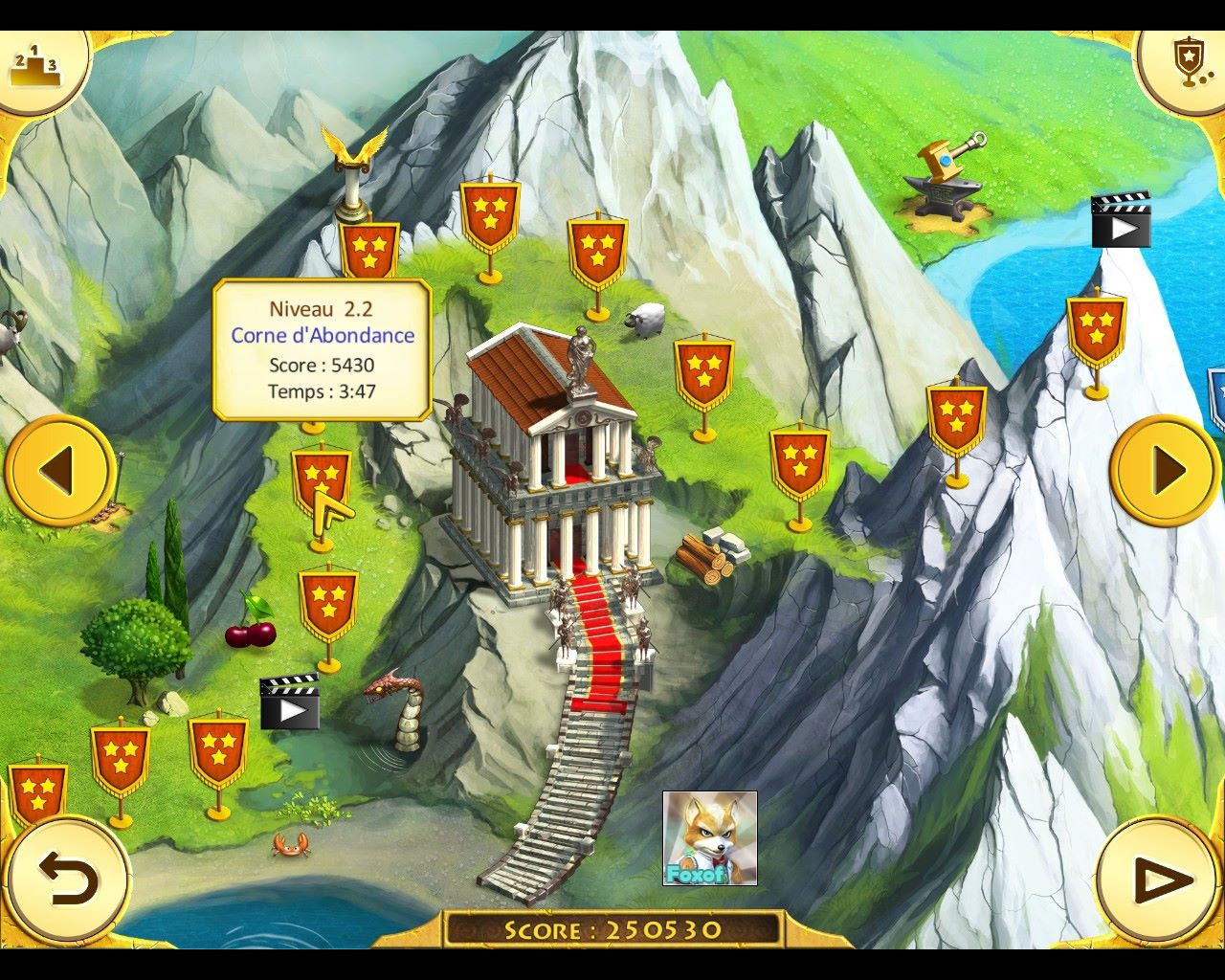Play the cutscene clapperboard on the snowy peak
Viewport: 1225px width, 980px height.
coord(1121,220)
